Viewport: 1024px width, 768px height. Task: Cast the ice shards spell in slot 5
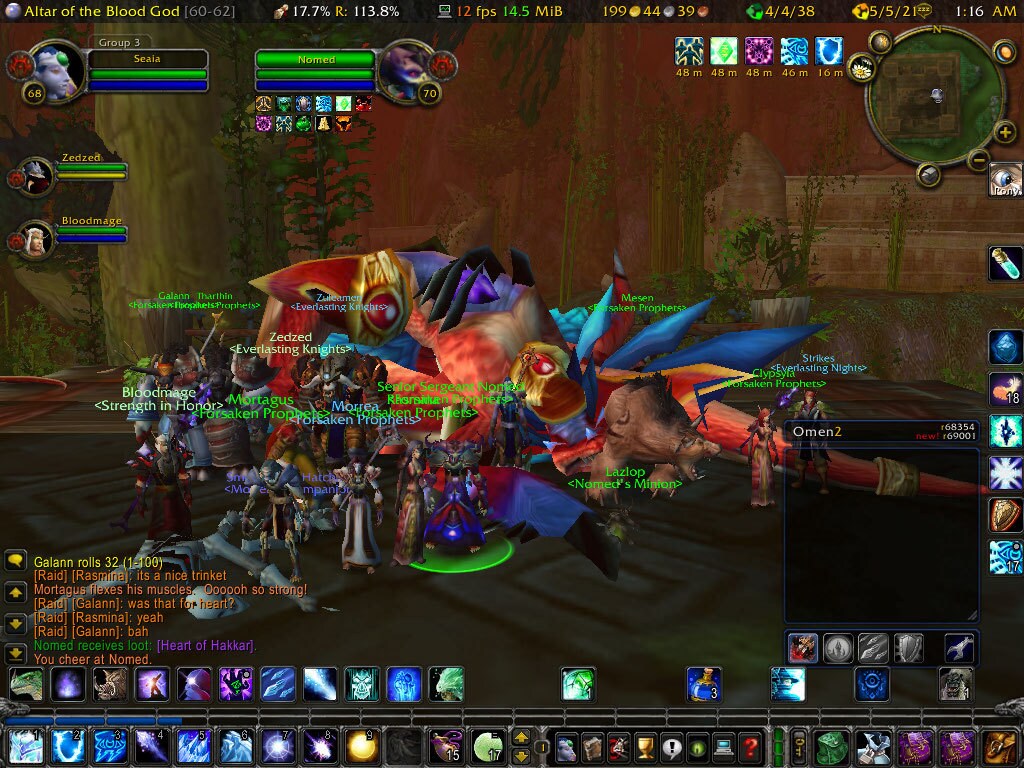(191, 746)
